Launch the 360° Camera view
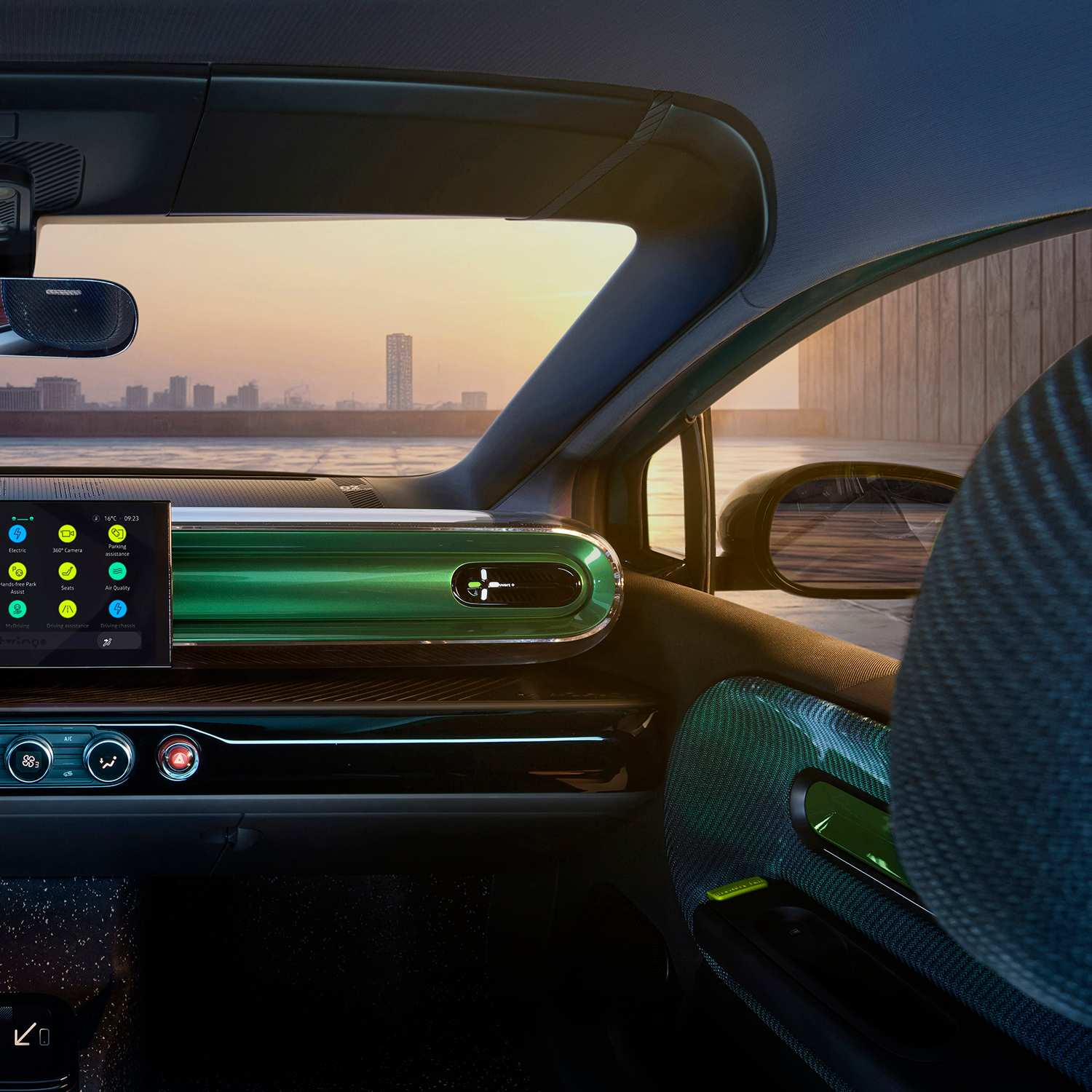1092x1092 pixels. pyautogui.click(x=67, y=534)
